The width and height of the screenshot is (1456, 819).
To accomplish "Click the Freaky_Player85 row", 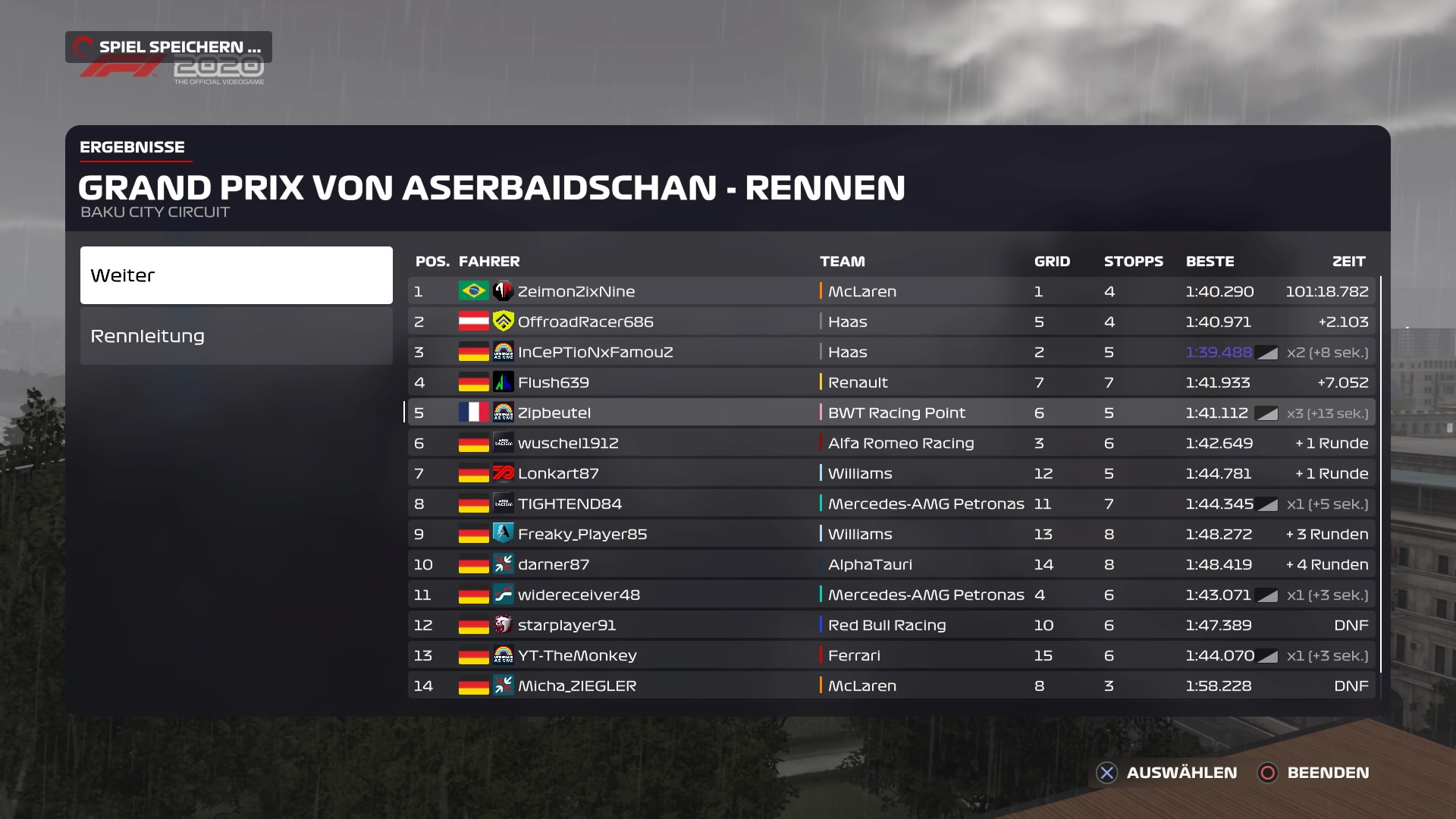I will (x=891, y=534).
